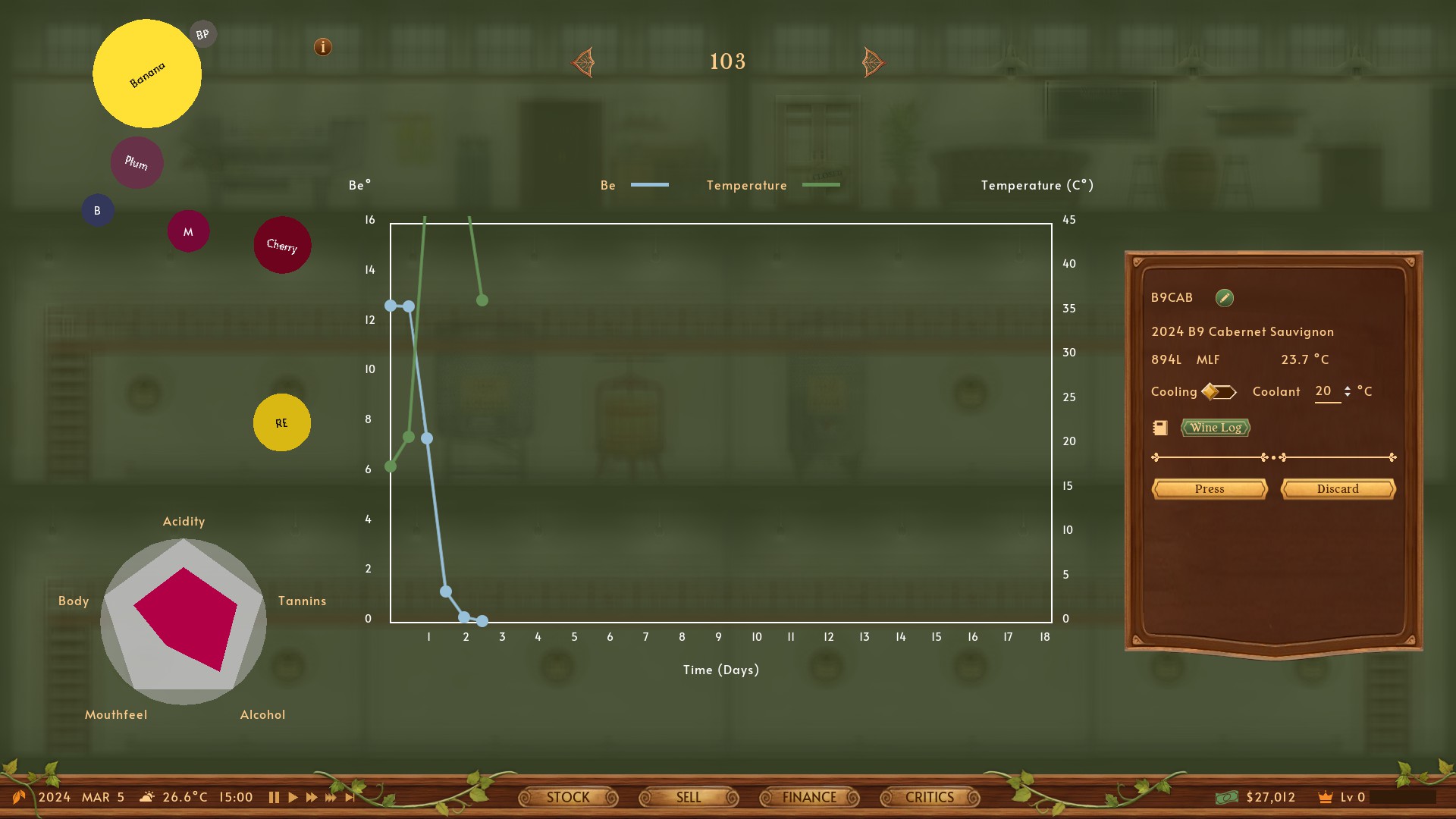This screenshot has height=819, width=1456.
Task: Click the Press wine button
Action: pyautogui.click(x=1210, y=489)
